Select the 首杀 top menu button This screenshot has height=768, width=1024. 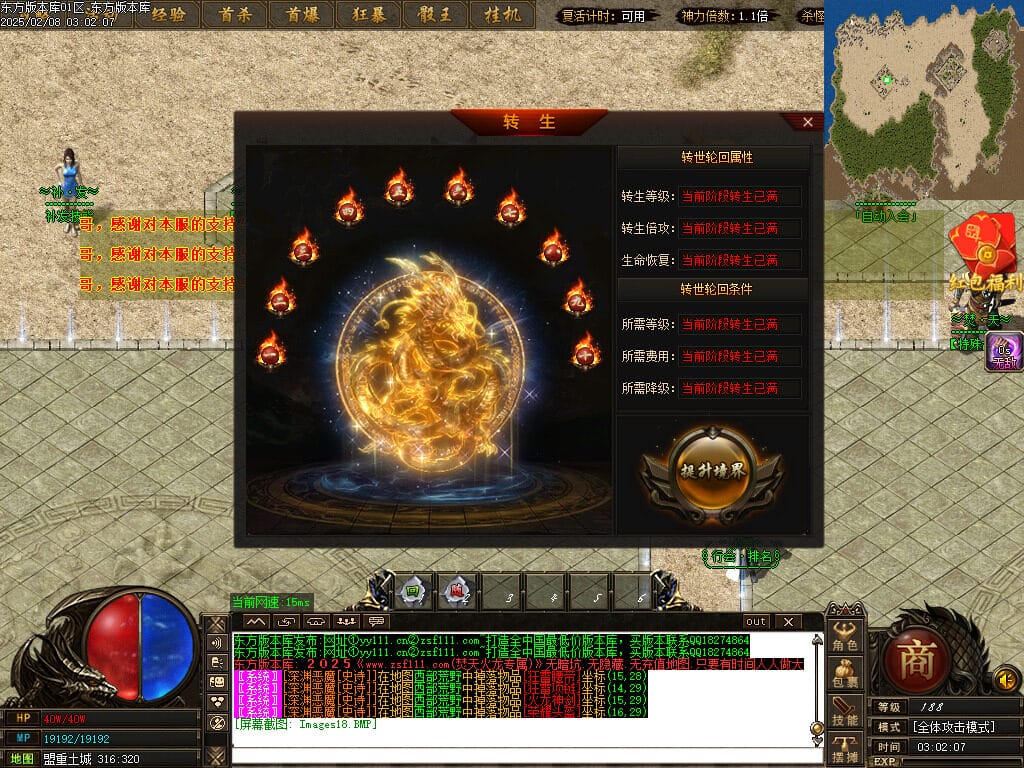click(235, 14)
